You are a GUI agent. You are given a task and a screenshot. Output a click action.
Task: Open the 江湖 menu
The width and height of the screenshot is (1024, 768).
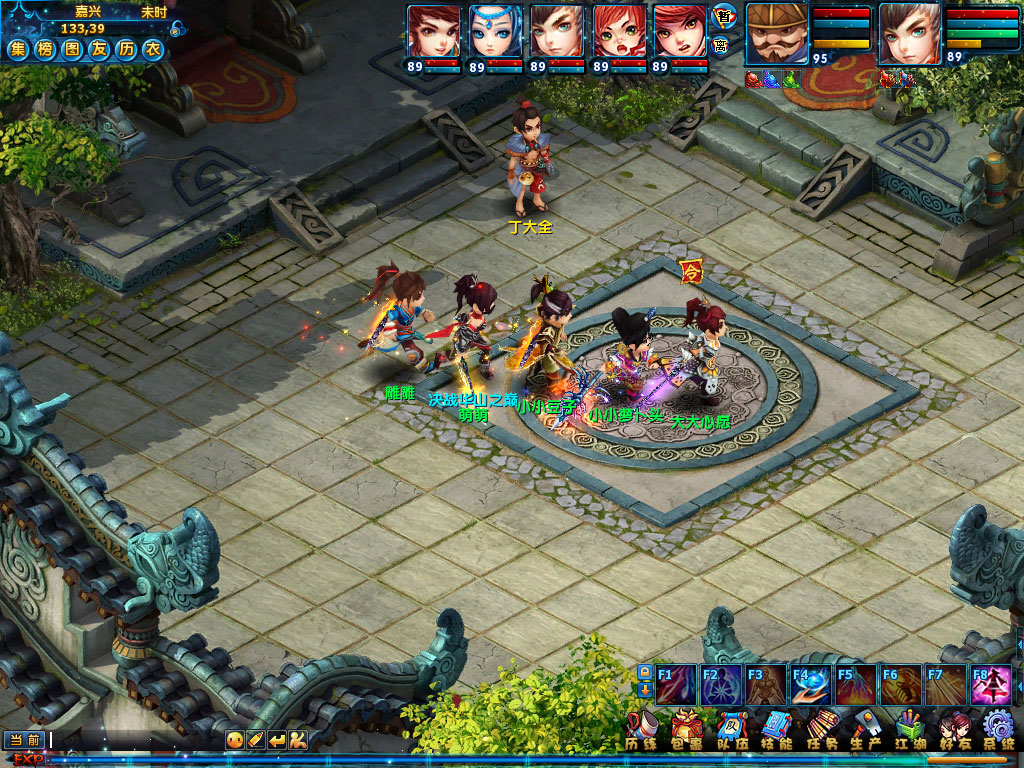(910, 730)
